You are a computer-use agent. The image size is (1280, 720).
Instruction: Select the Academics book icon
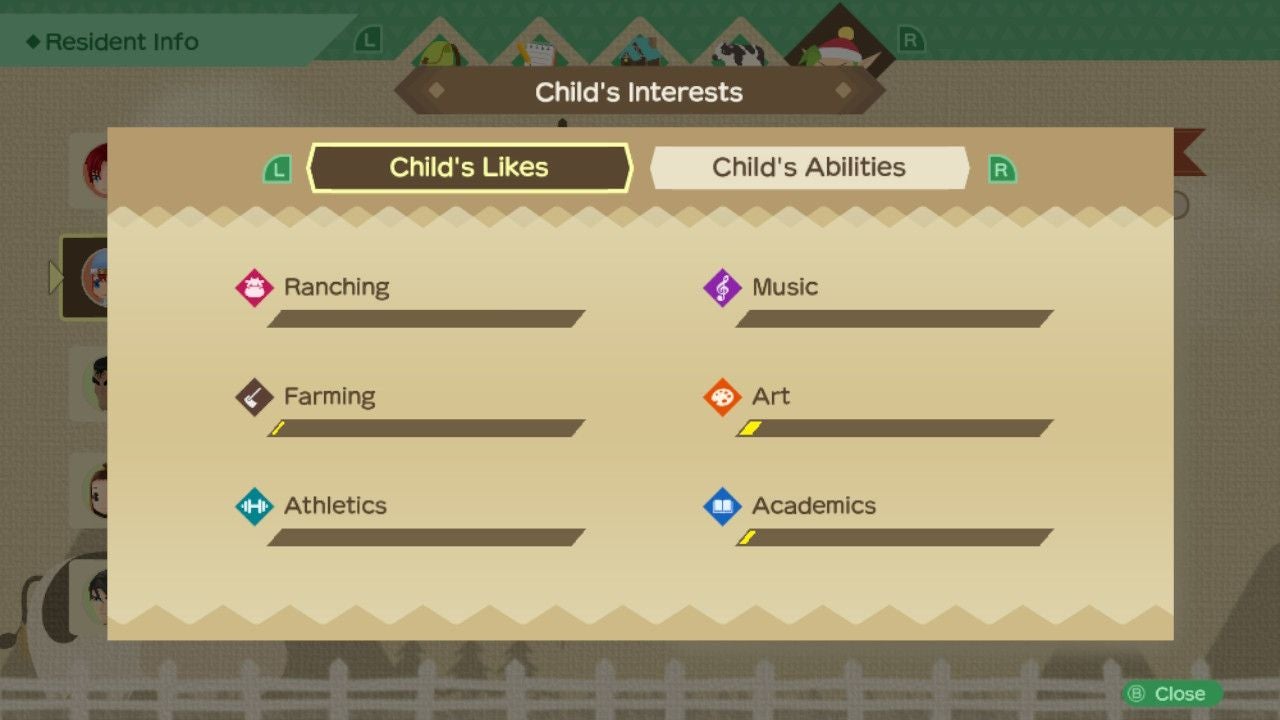pos(721,506)
